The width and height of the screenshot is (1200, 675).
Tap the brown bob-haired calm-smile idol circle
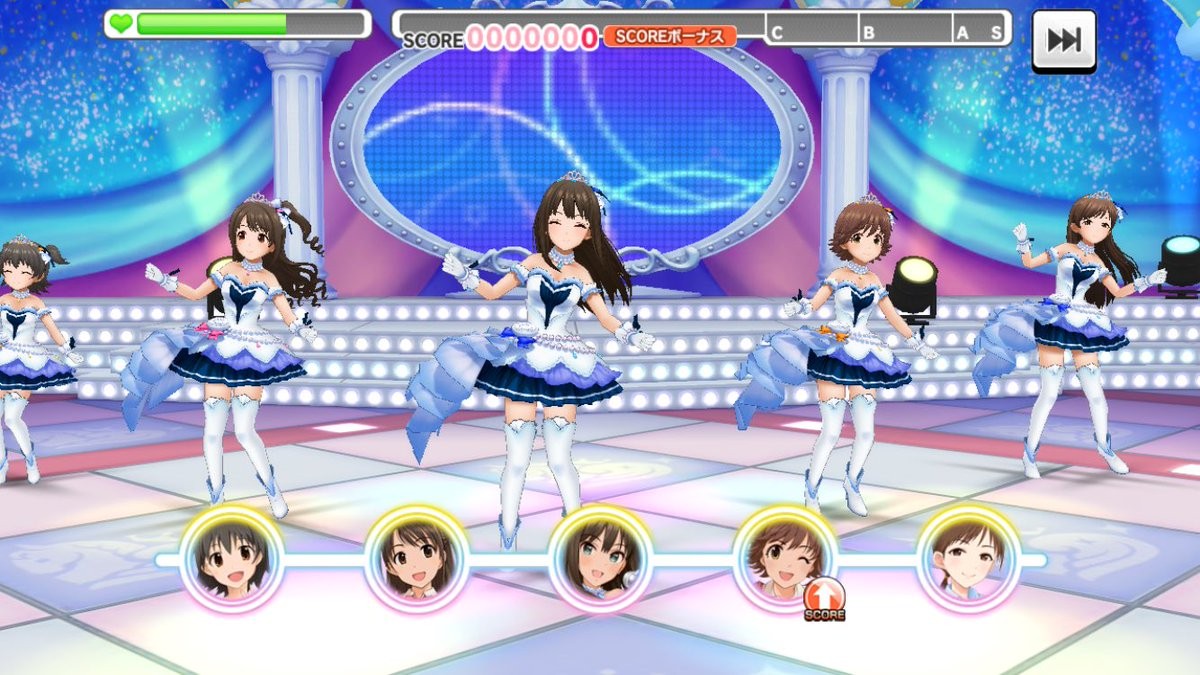[968, 558]
